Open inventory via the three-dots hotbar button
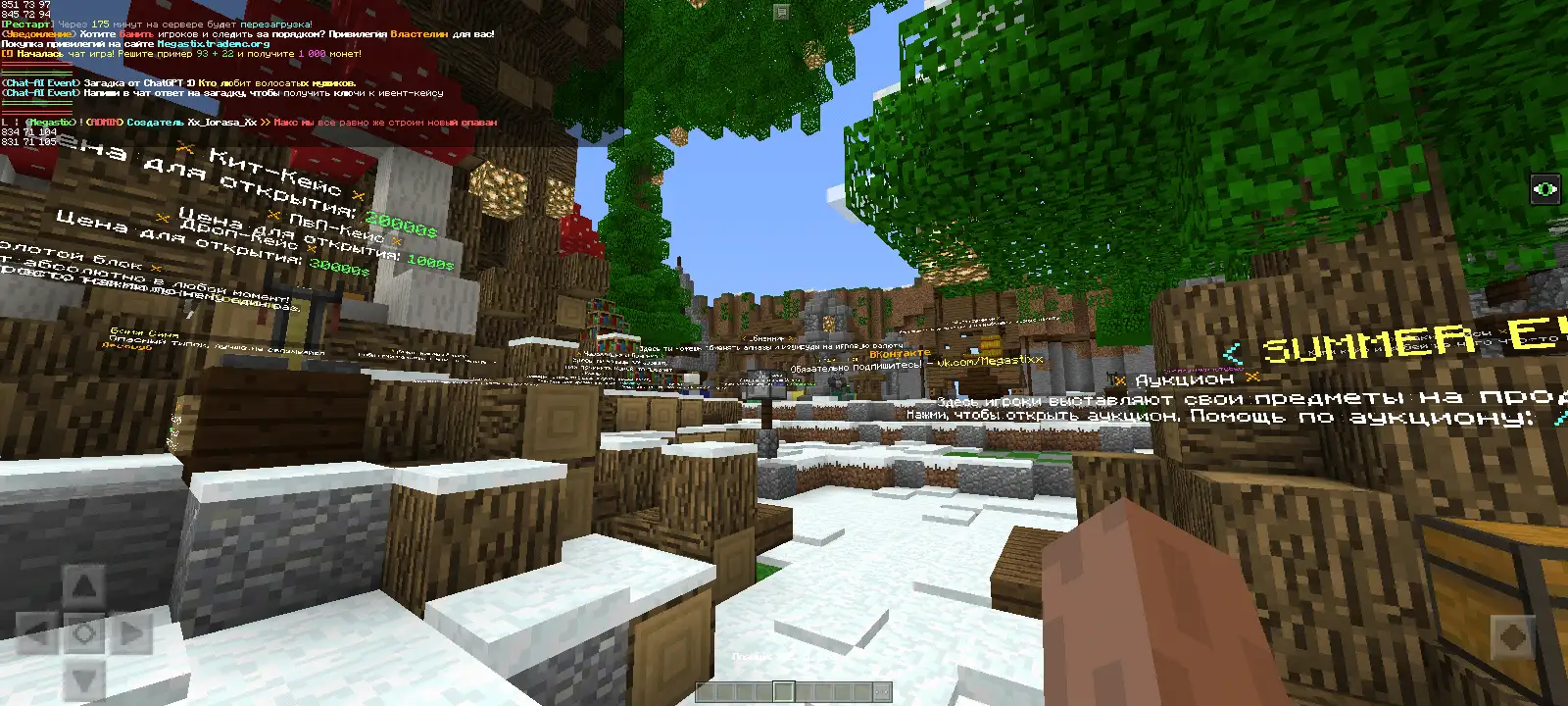The height and width of the screenshot is (706, 1568). coord(881,692)
